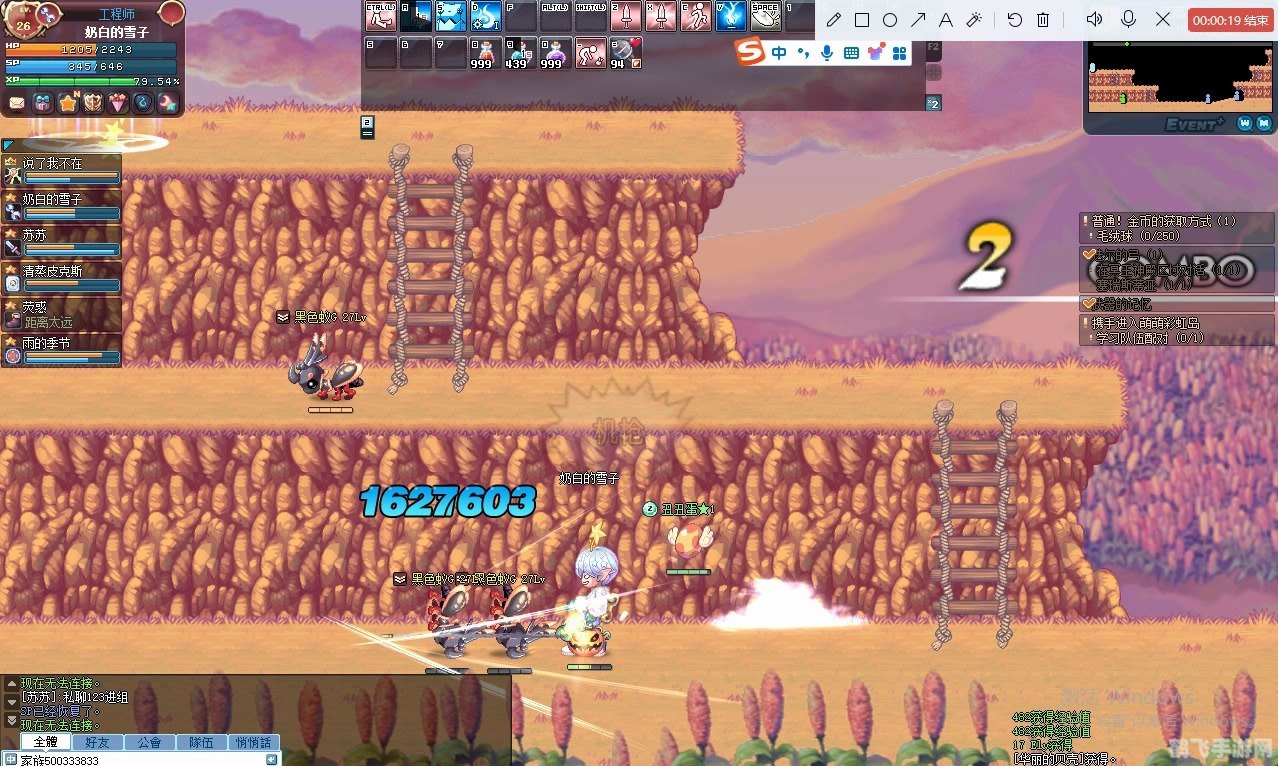
Task: Select the 全體 chat tab
Action: point(46,742)
